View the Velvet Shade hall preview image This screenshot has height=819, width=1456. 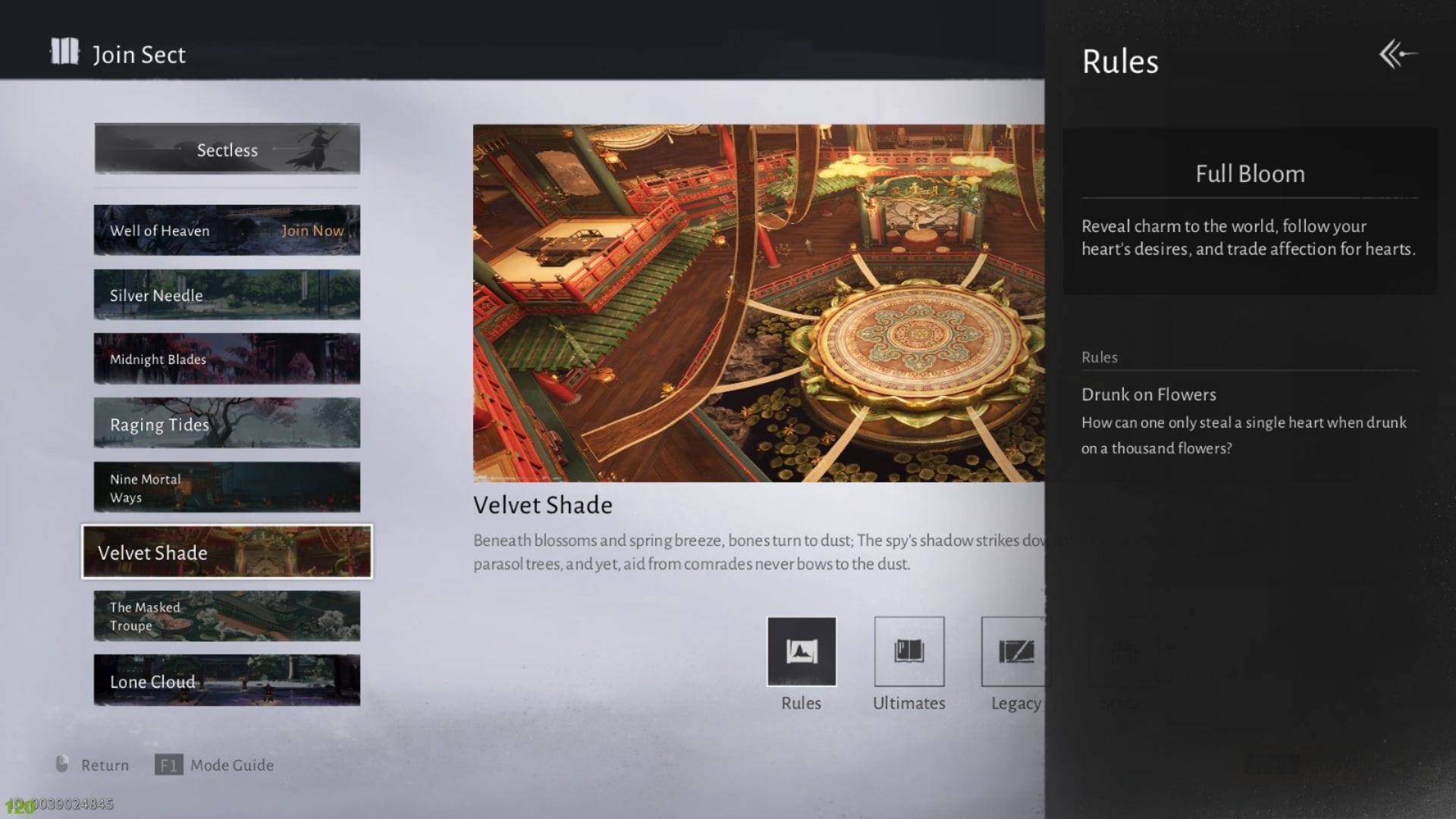pos(758,303)
